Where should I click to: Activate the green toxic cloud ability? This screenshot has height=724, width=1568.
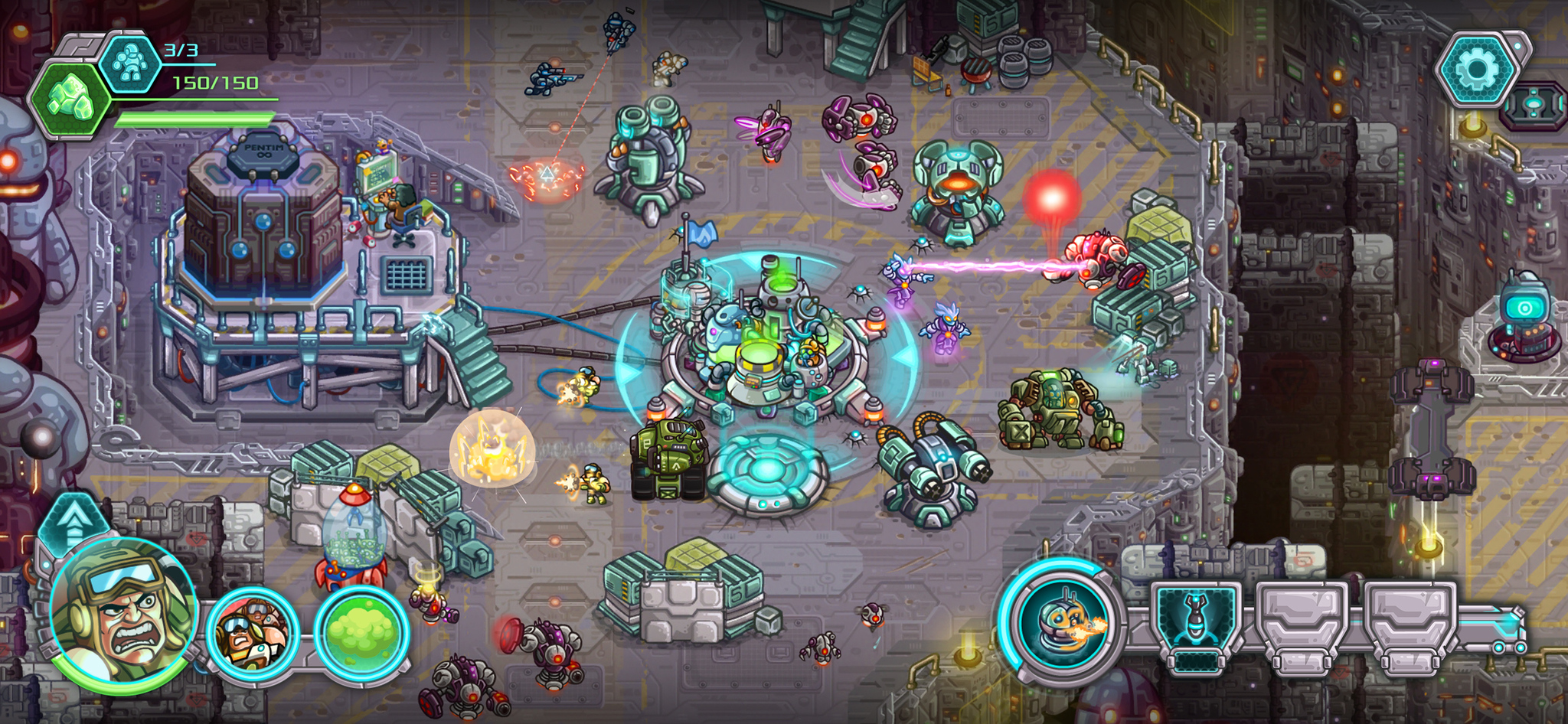[361, 632]
